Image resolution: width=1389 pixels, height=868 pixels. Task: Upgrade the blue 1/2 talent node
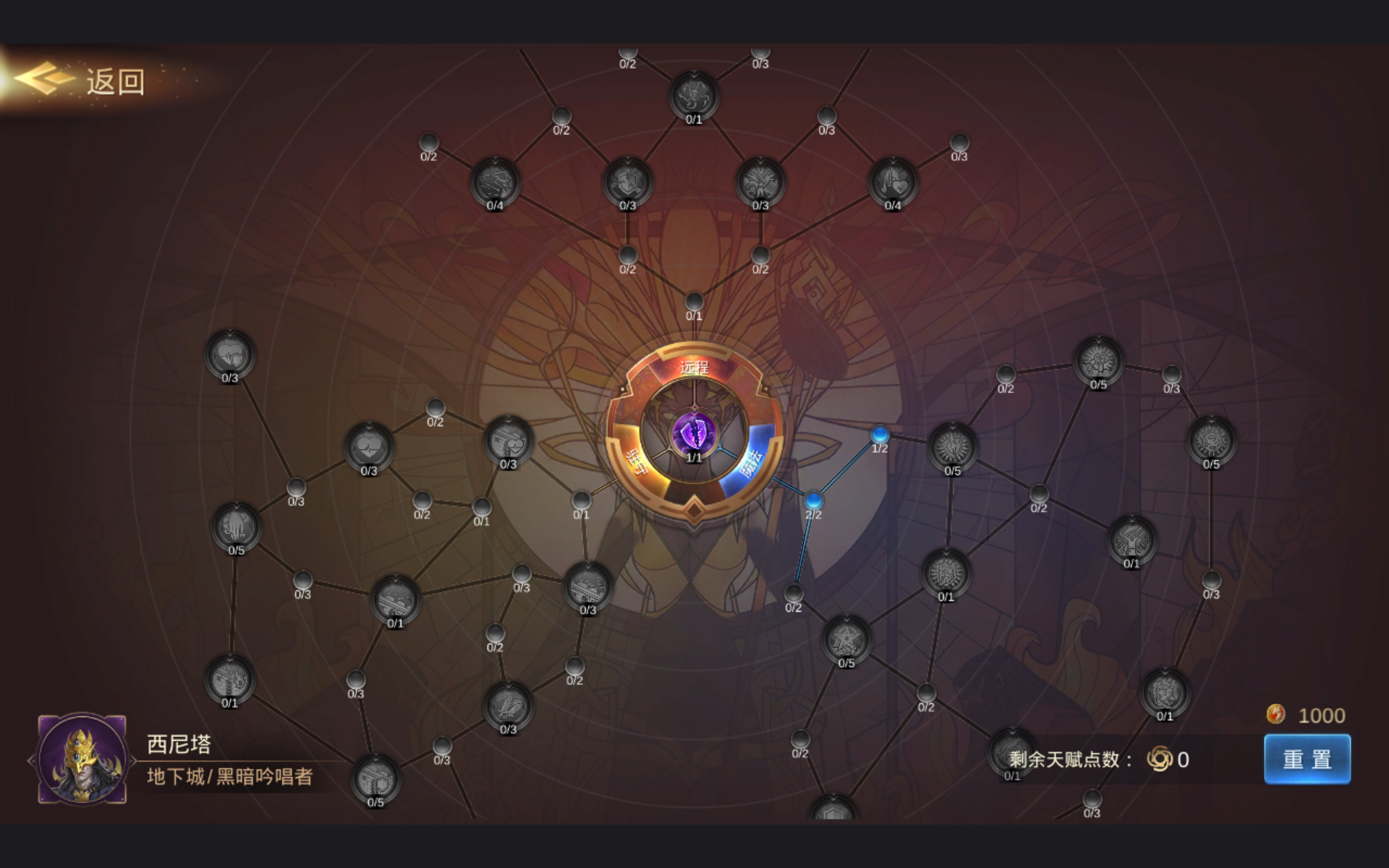coord(880,434)
